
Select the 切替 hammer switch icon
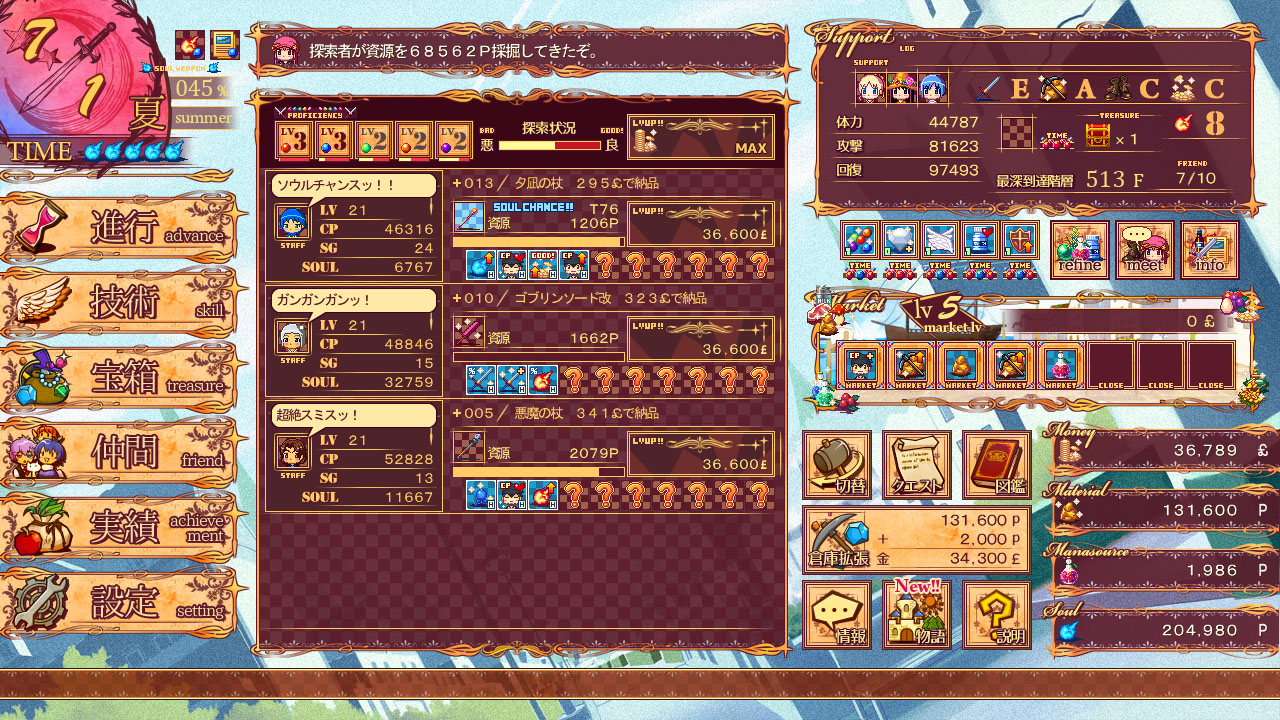tap(836, 464)
